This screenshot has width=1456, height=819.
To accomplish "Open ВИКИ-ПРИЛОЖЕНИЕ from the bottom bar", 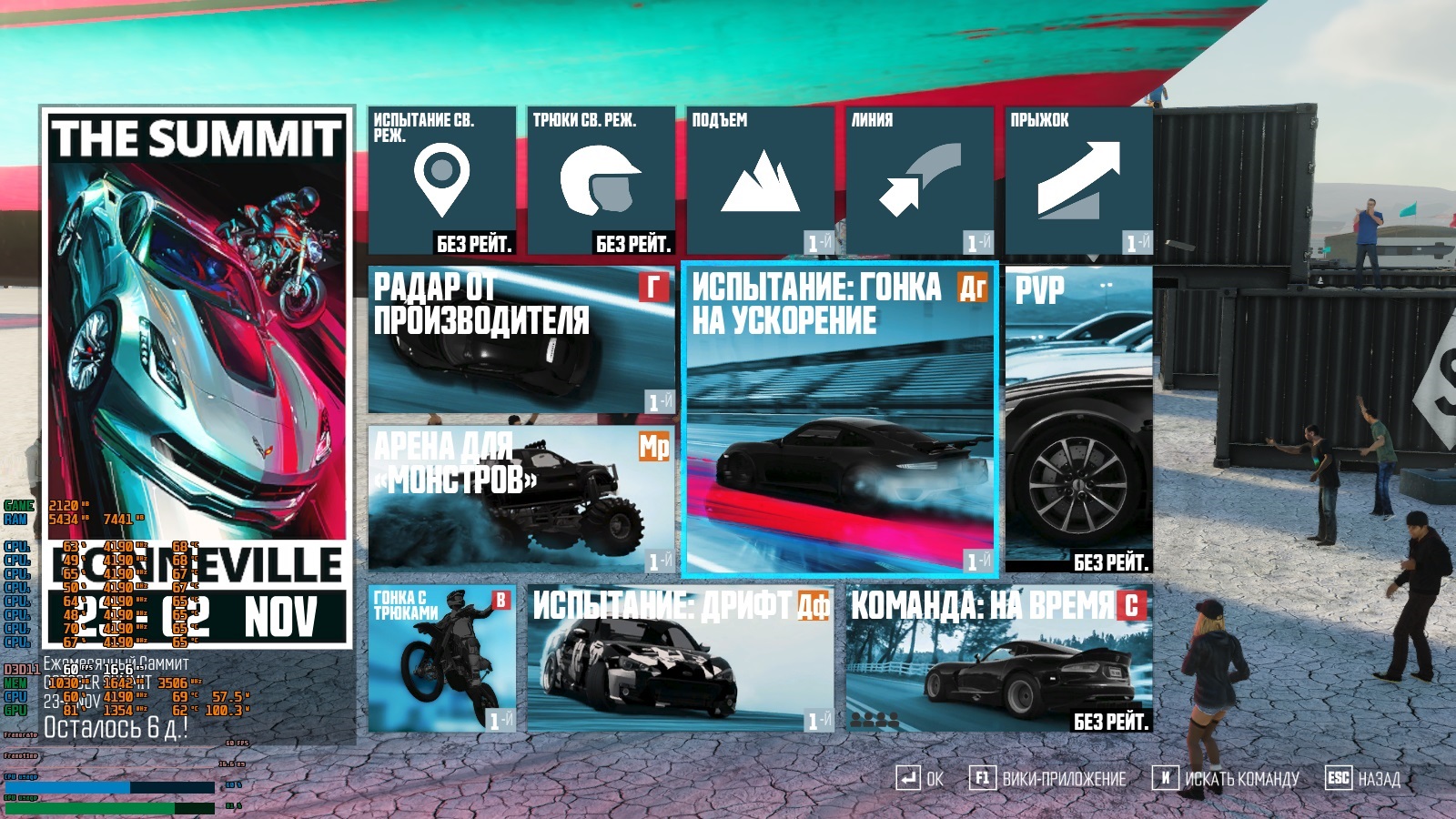I will 1048,779.
